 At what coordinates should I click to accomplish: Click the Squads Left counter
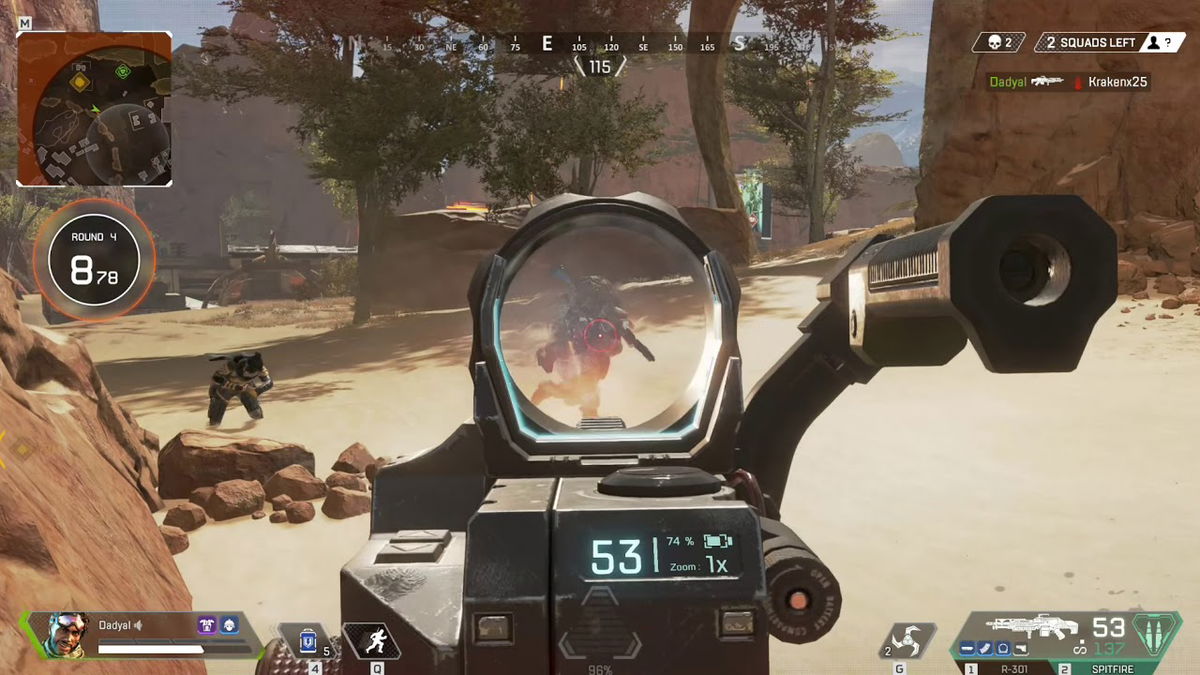(x=1090, y=43)
